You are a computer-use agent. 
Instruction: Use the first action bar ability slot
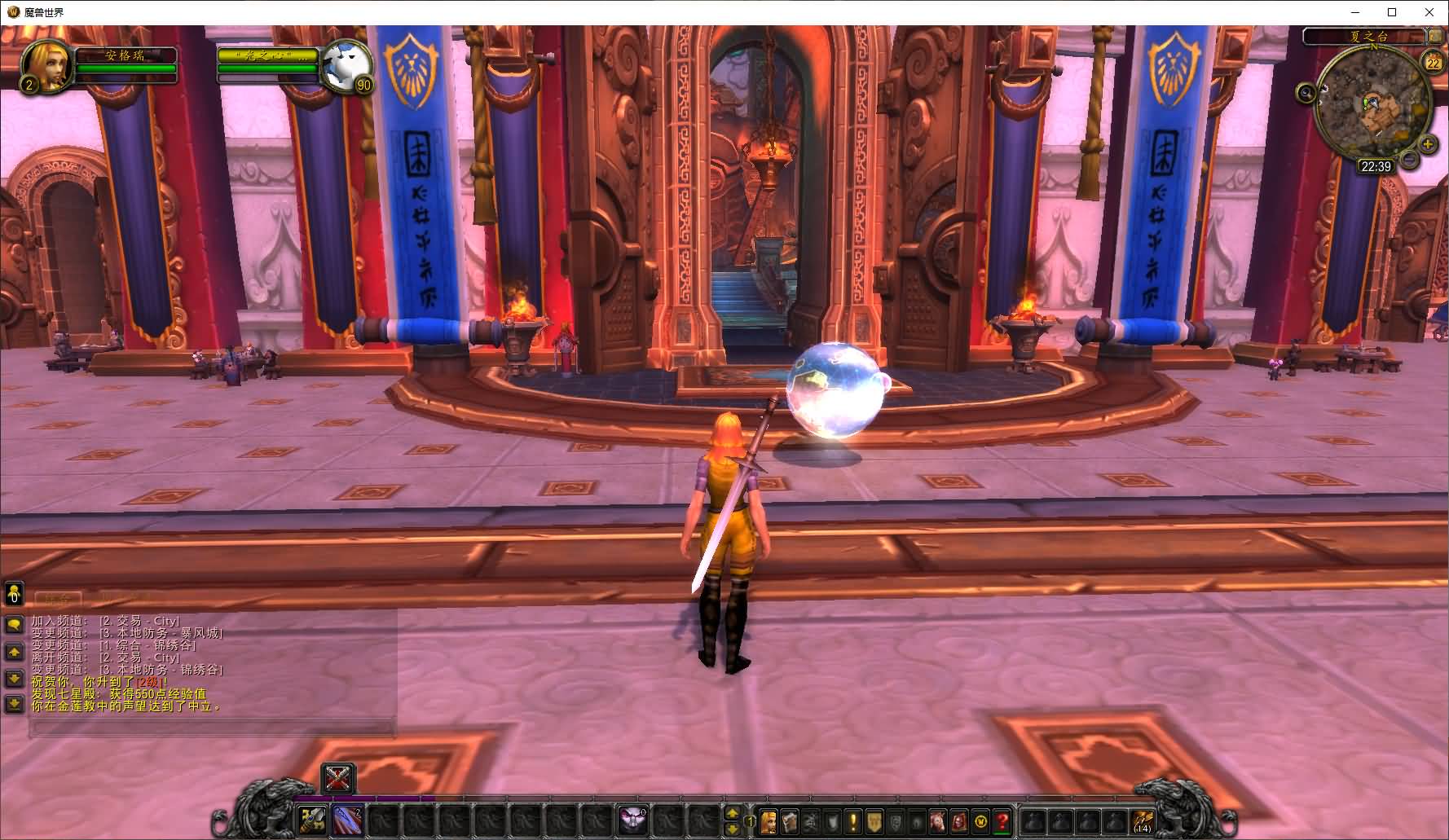coord(311,819)
